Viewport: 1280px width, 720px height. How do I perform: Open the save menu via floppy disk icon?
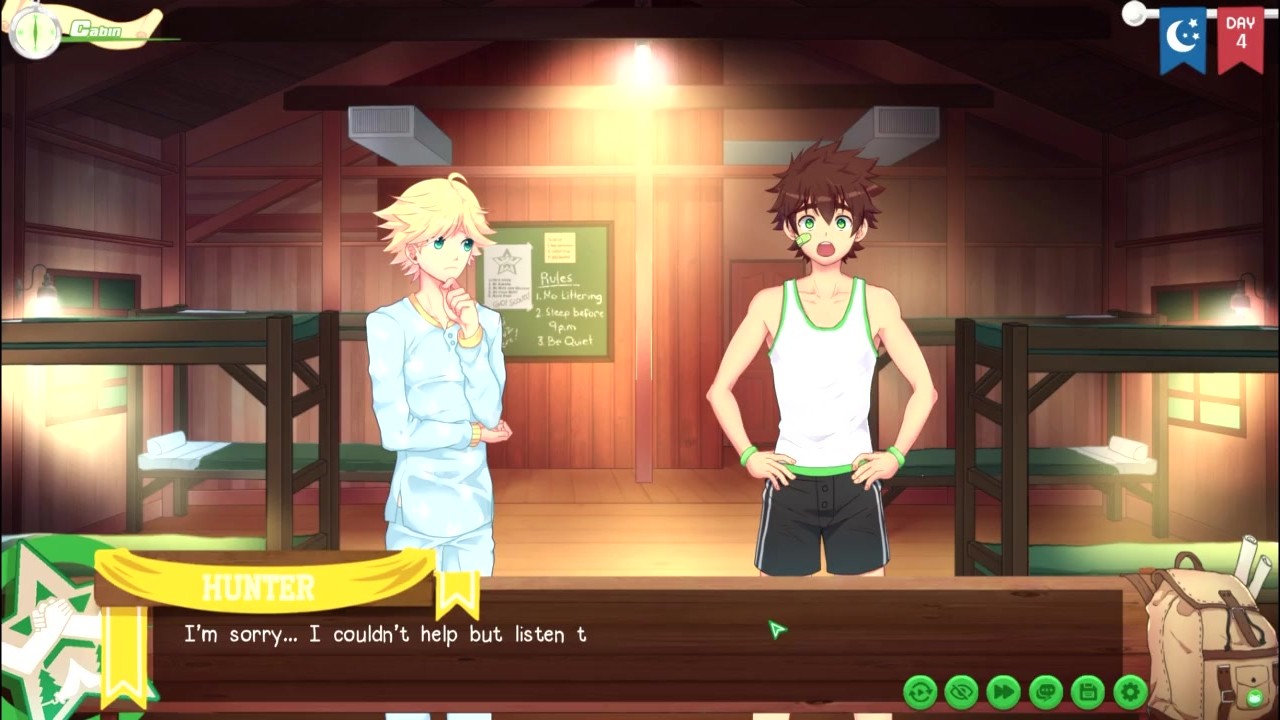(x=1088, y=691)
